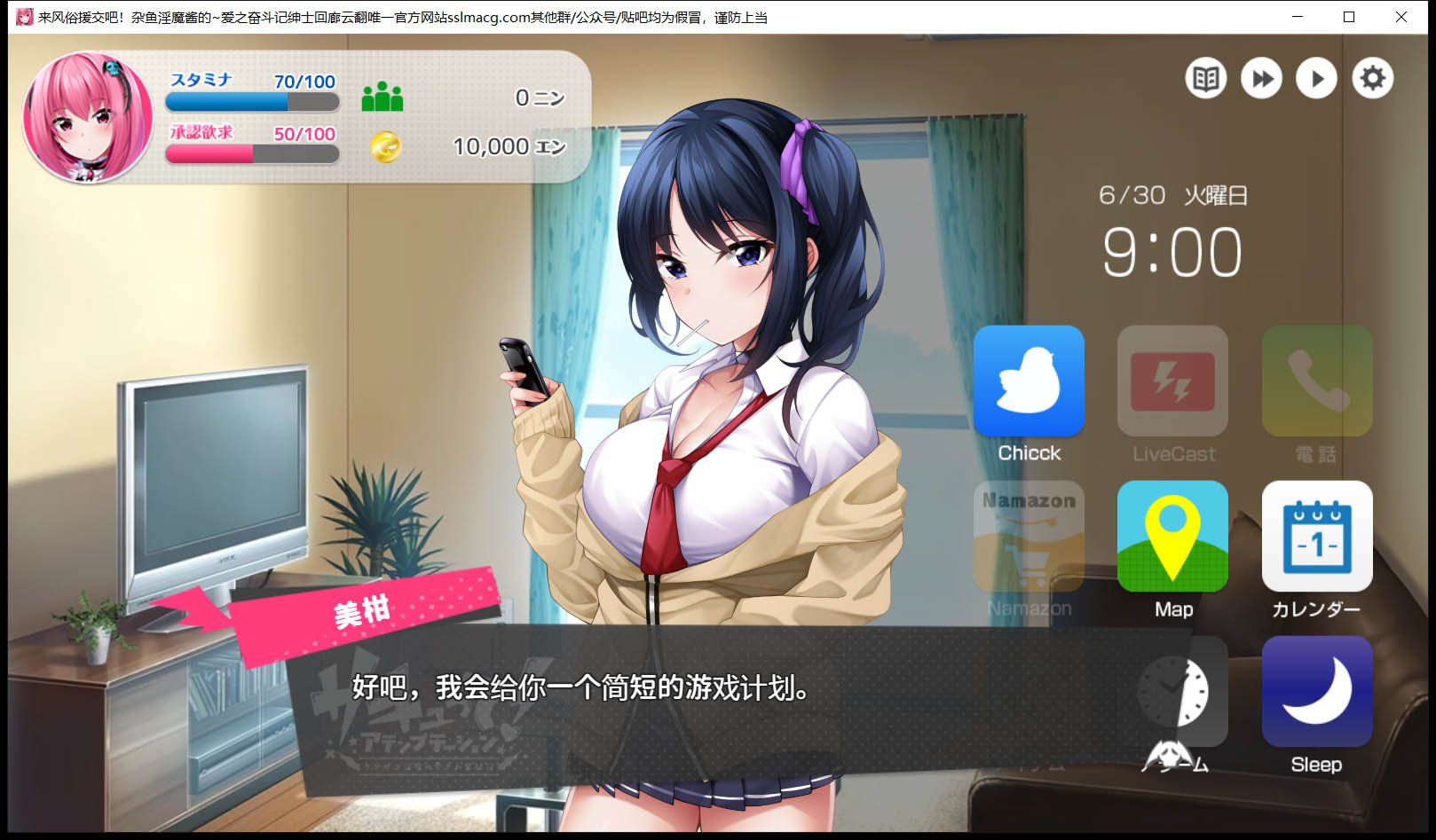Viewport: 1436px width, 840px height.
Task: Enable auto-play mode
Action: 1317,78
